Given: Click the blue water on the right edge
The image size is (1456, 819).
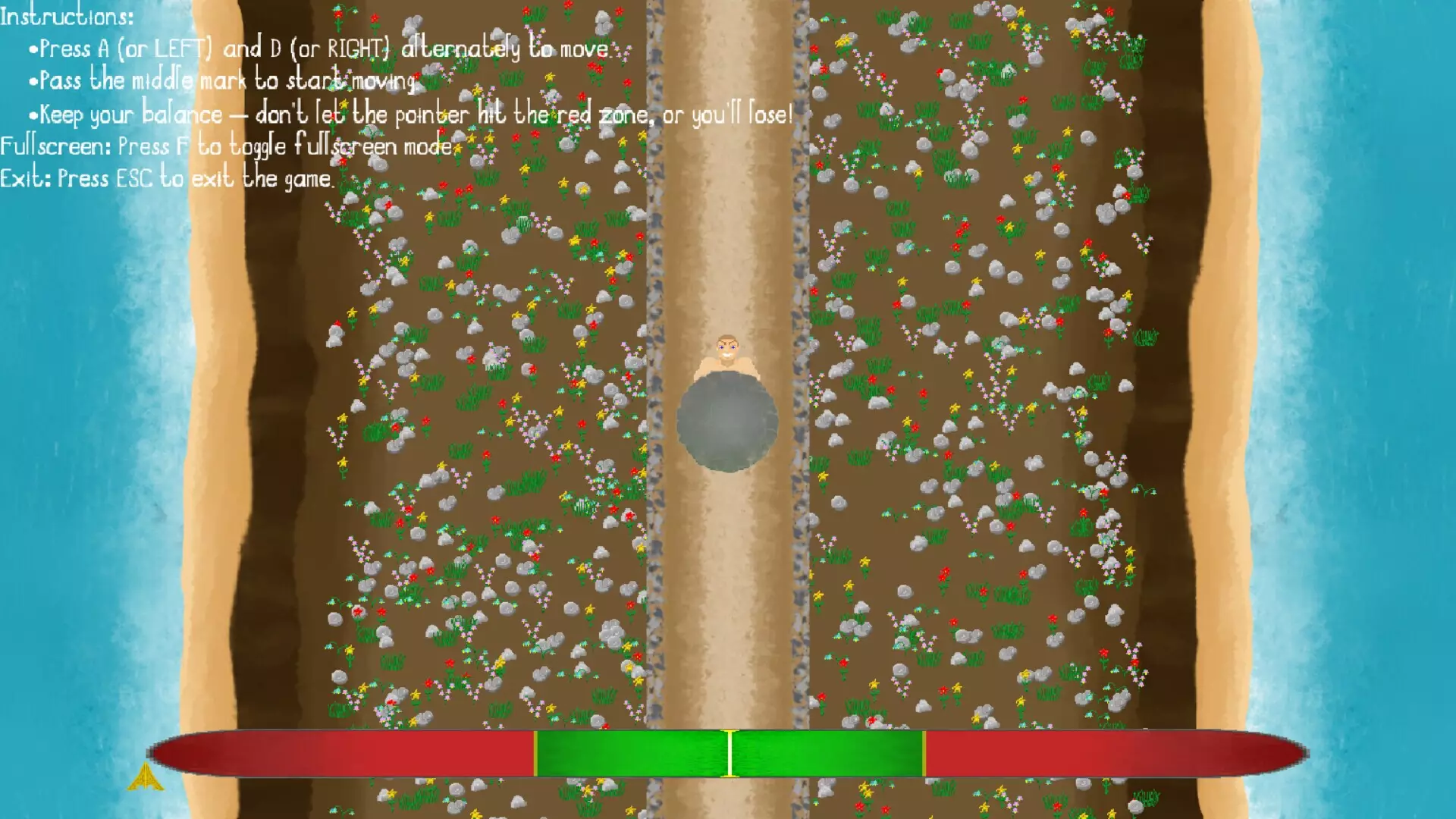Looking at the screenshot, I should (x=1403, y=379).
